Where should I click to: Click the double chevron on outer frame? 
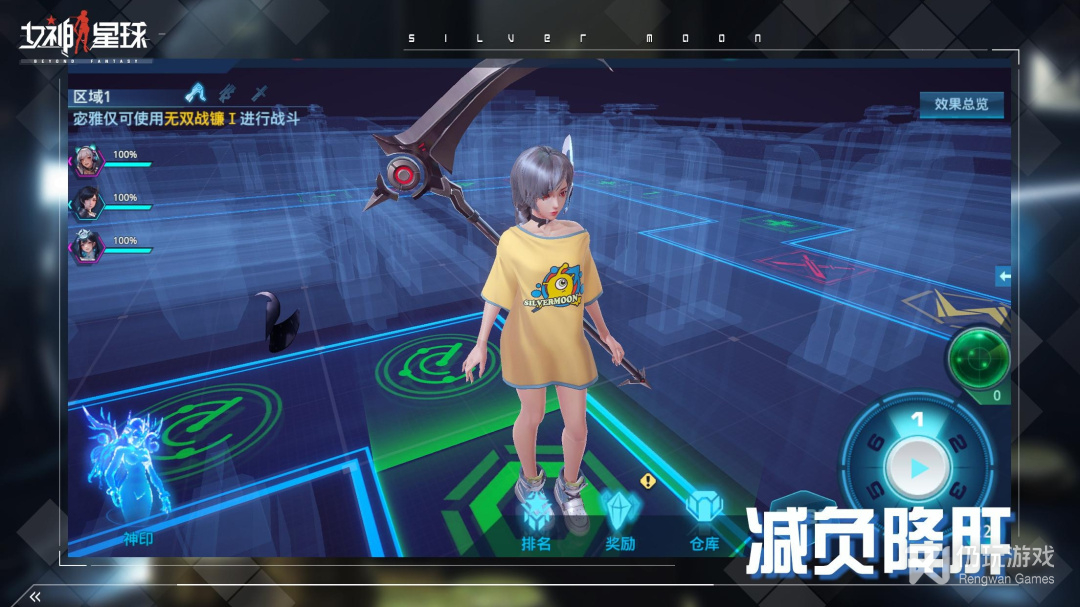tap(35, 597)
